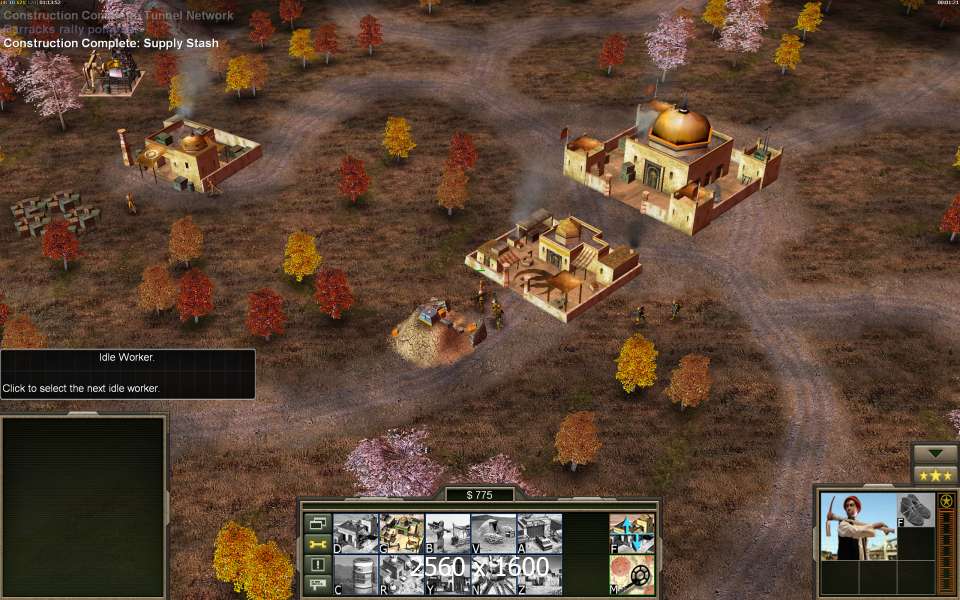This screenshot has height=600, width=960.
Task: Select the barrel Demo Trap build icon
Action: point(355,575)
